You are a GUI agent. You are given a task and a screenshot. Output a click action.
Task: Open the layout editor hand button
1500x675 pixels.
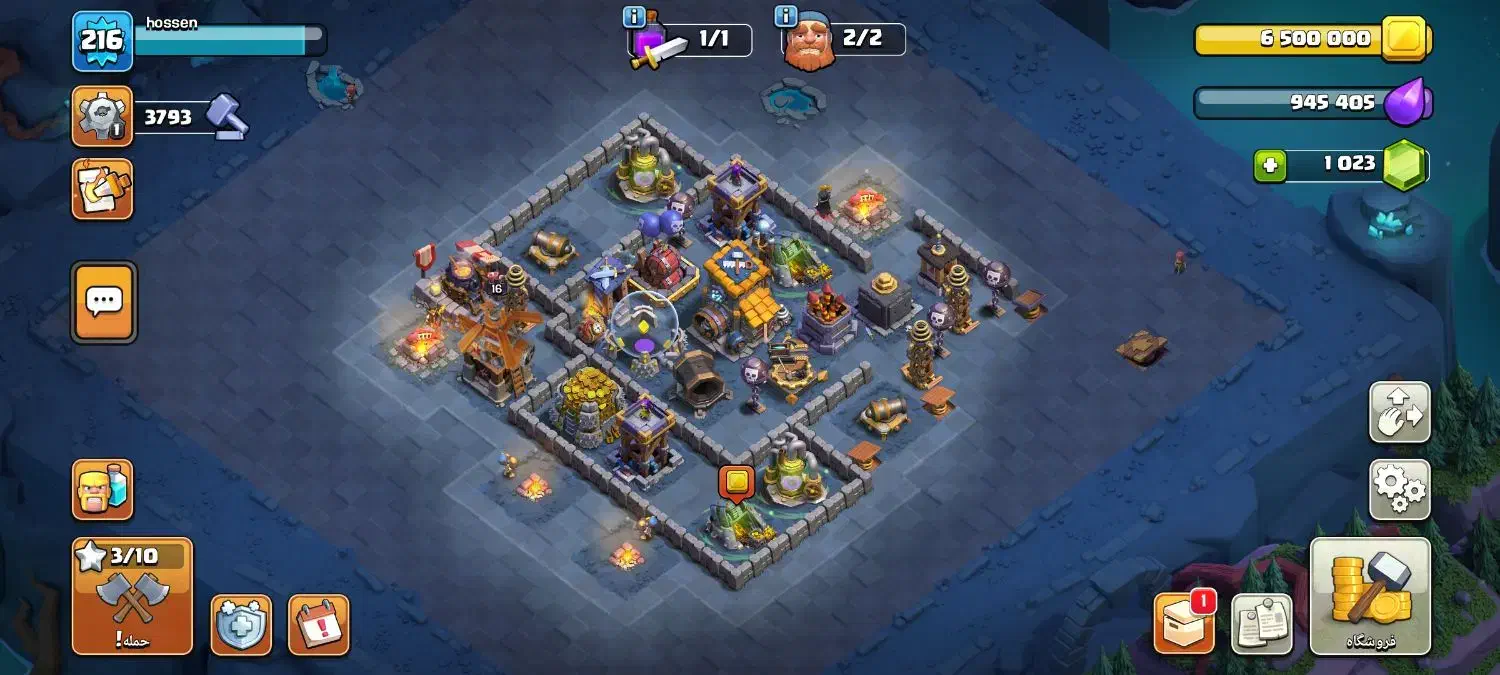(1399, 411)
